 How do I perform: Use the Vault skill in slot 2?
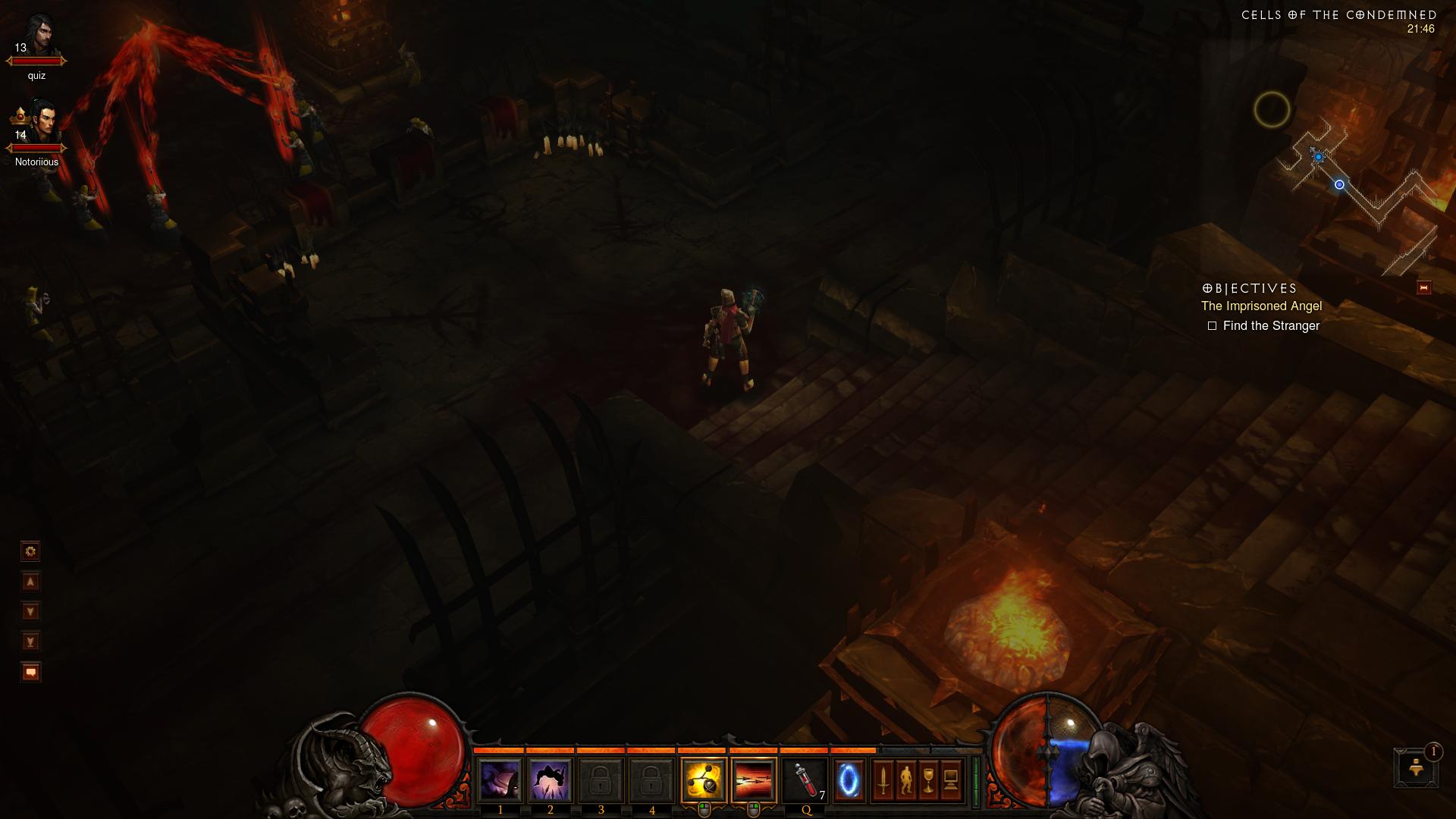pyautogui.click(x=550, y=780)
